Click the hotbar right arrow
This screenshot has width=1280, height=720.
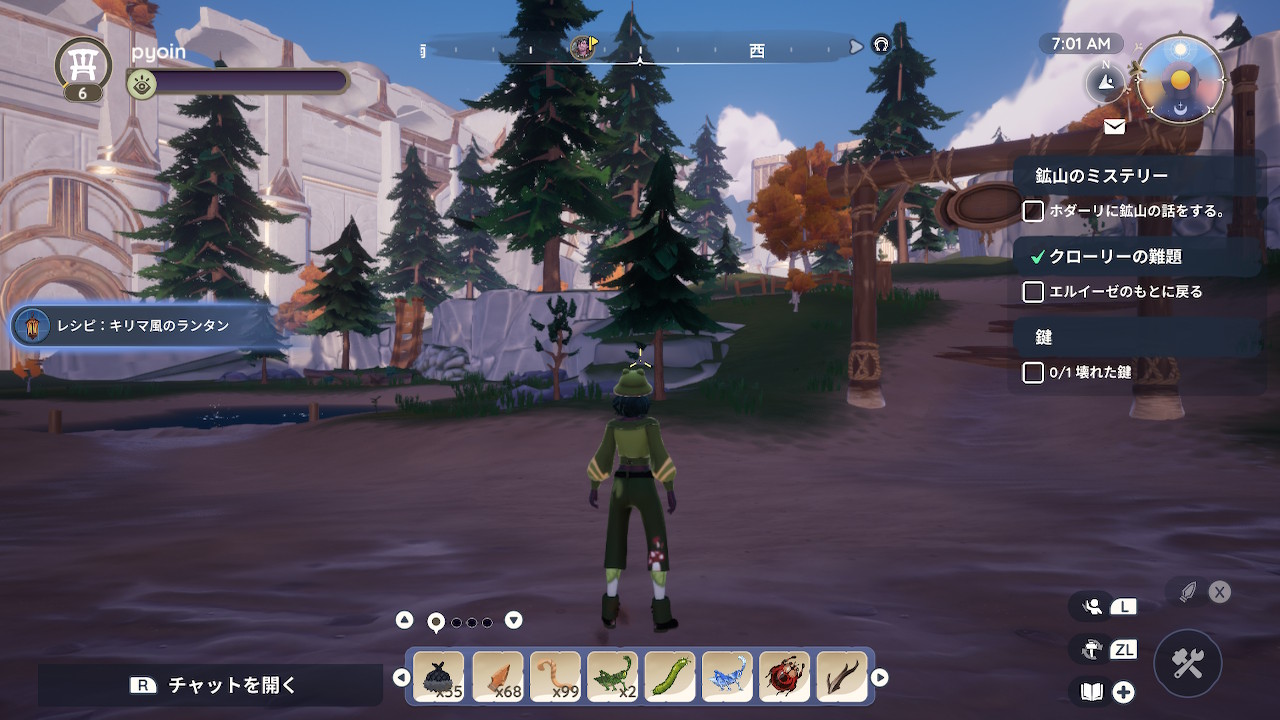(880, 678)
